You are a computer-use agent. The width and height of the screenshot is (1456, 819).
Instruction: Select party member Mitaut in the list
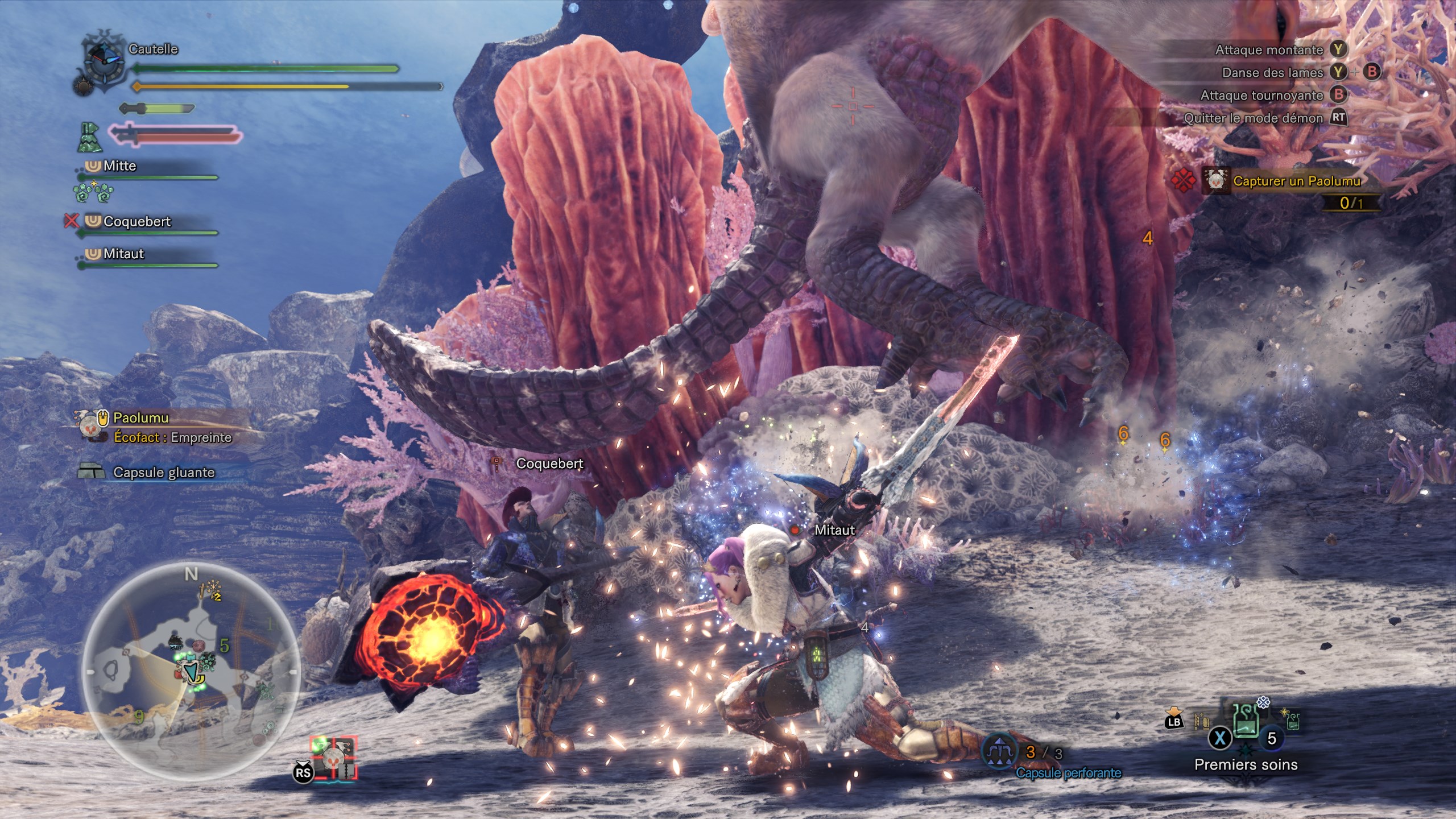(x=123, y=254)
